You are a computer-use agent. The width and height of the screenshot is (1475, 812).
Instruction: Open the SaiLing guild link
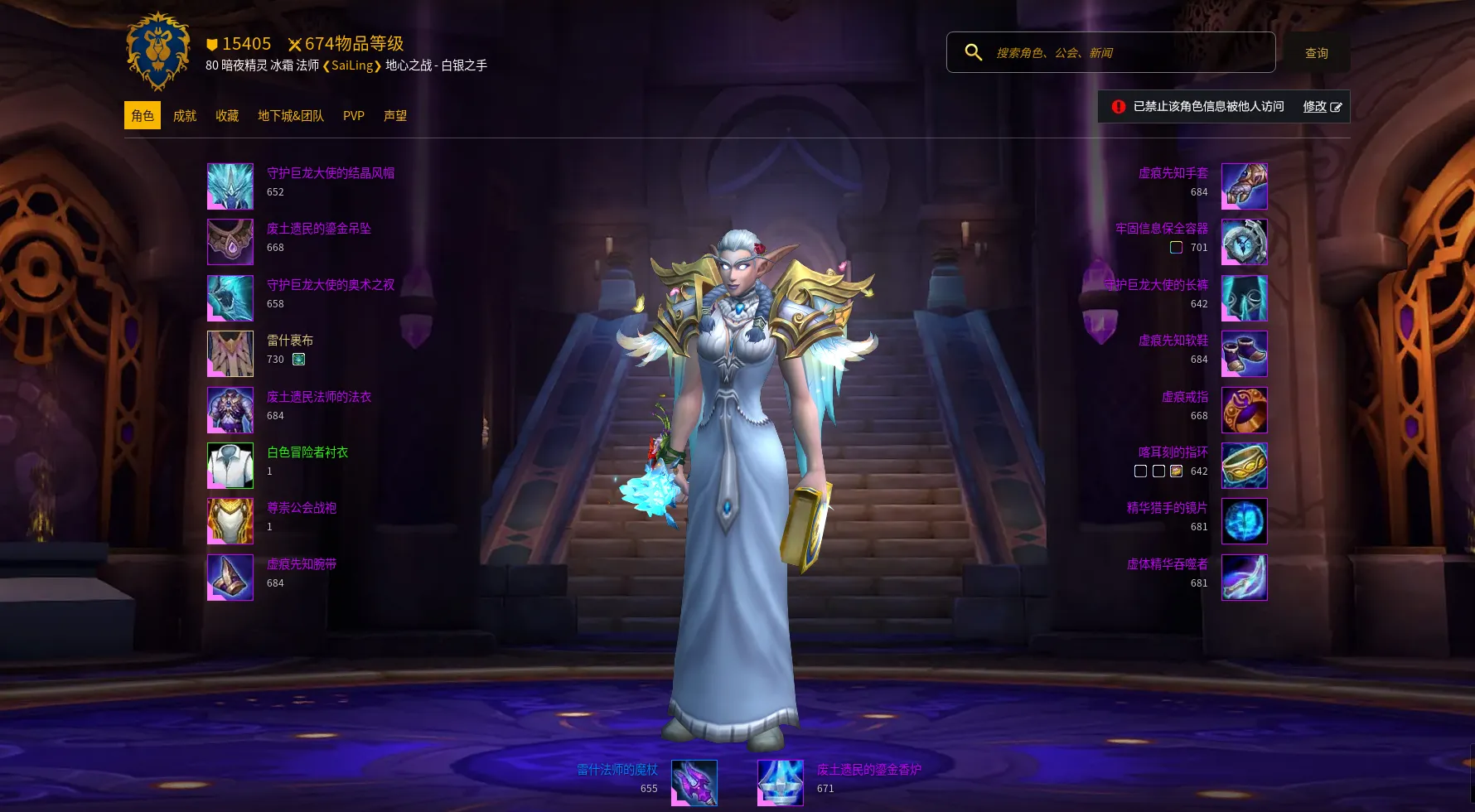pyautogui.click(x=352, y=65)
